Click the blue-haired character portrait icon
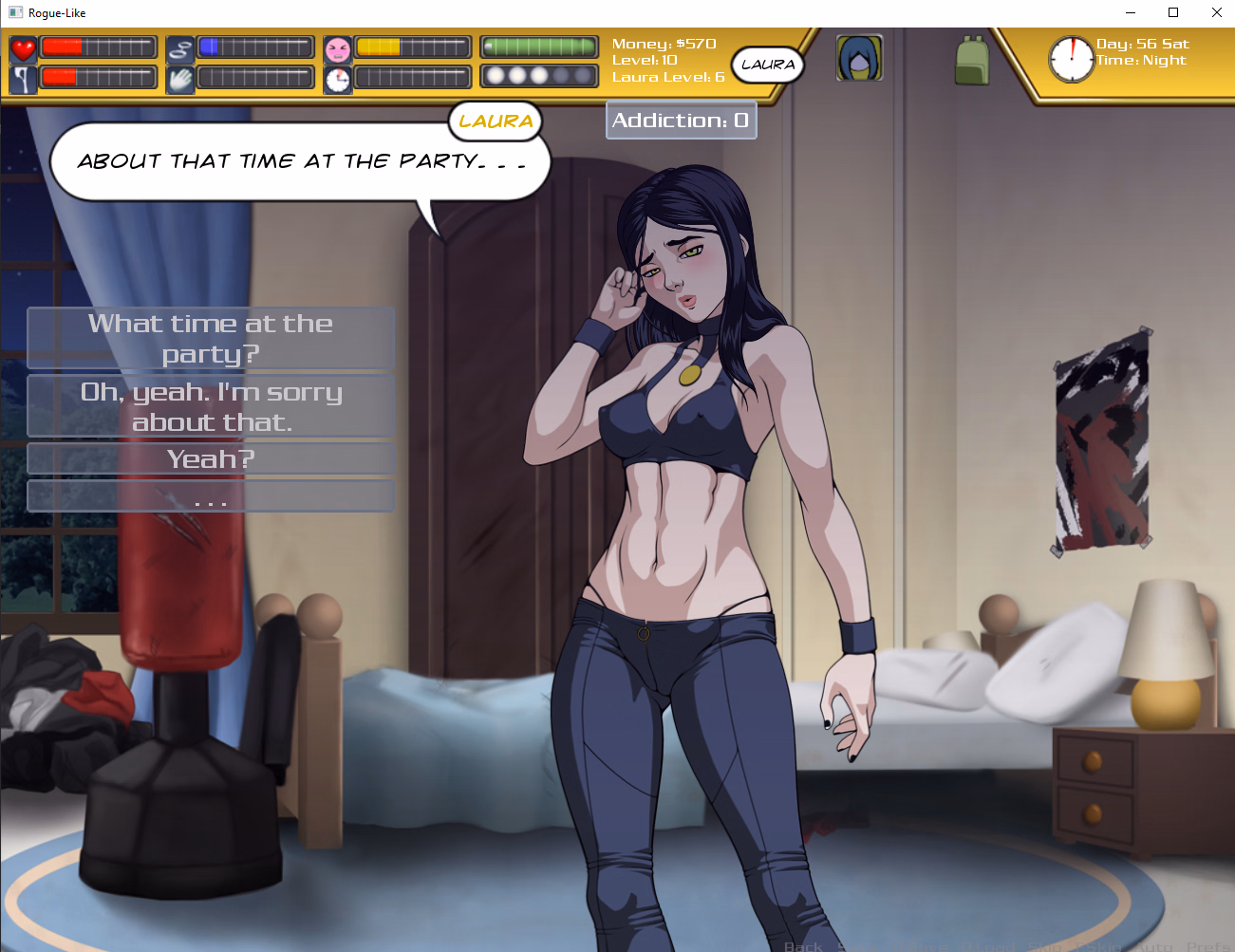Image resolution: width=1235 pixels, height=952 pixels. coord(859,58)
